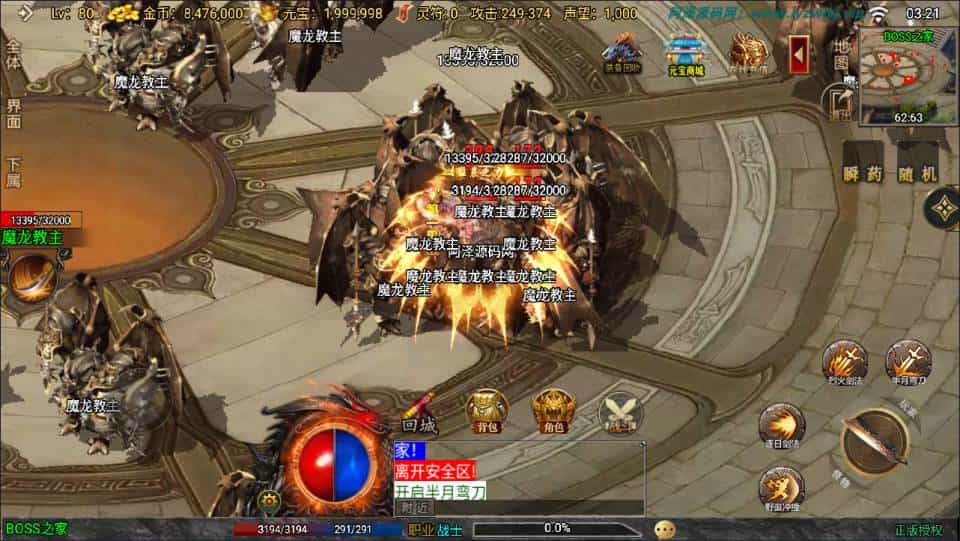Use the 瞬药 instant potion button
Screen dimensions: 960x541
coord(863,173)
